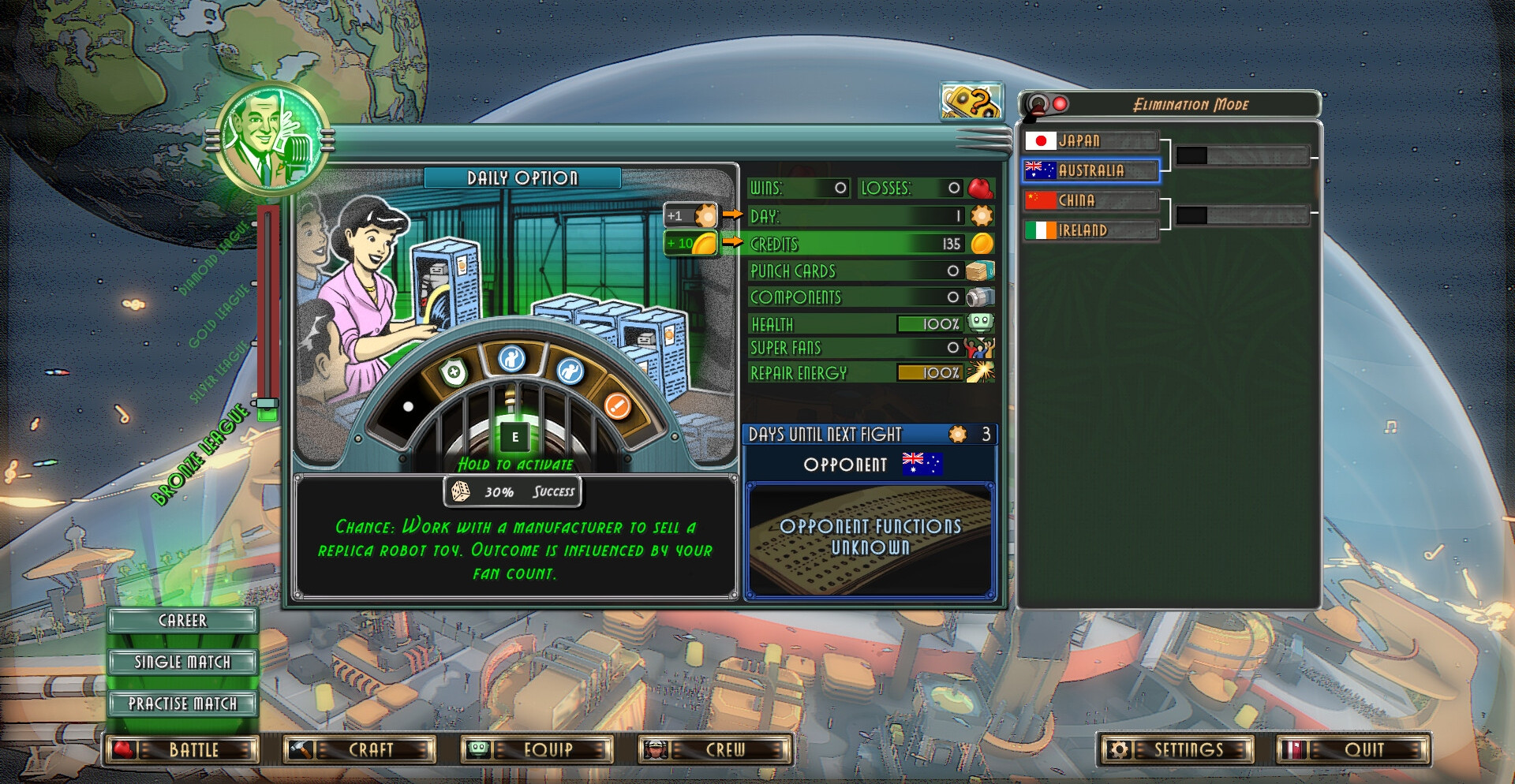Choose China in the bracket list
The height and width of the screenshot is (784, 1515).
tap(1091, 200)
